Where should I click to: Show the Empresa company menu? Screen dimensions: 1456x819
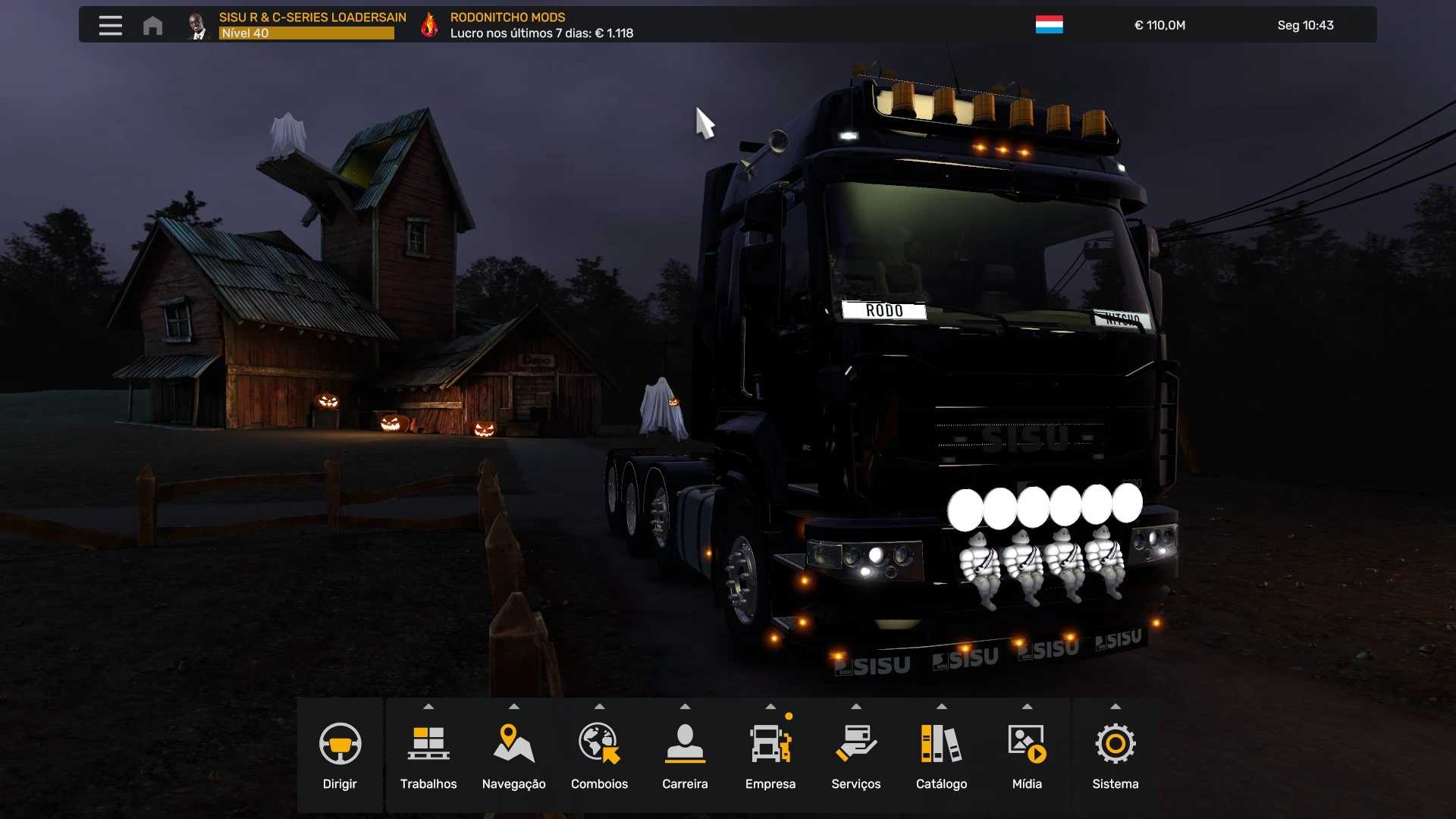click(770, 755)
